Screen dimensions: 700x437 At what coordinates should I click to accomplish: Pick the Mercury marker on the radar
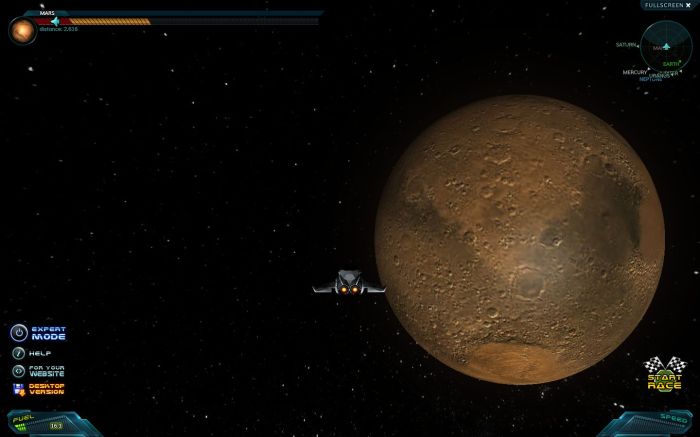(635, 72)
